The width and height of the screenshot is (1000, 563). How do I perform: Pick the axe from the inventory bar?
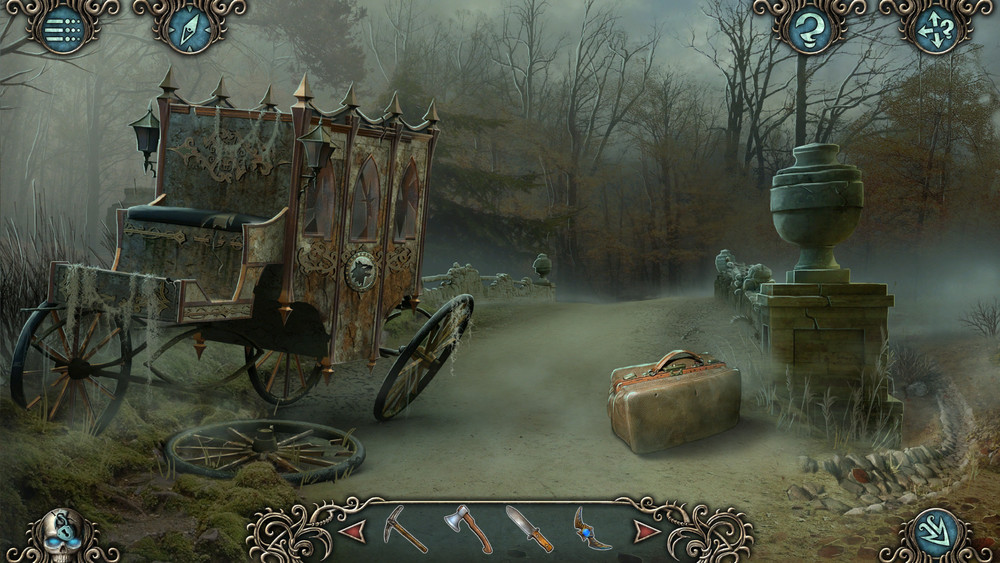(468, 528)
